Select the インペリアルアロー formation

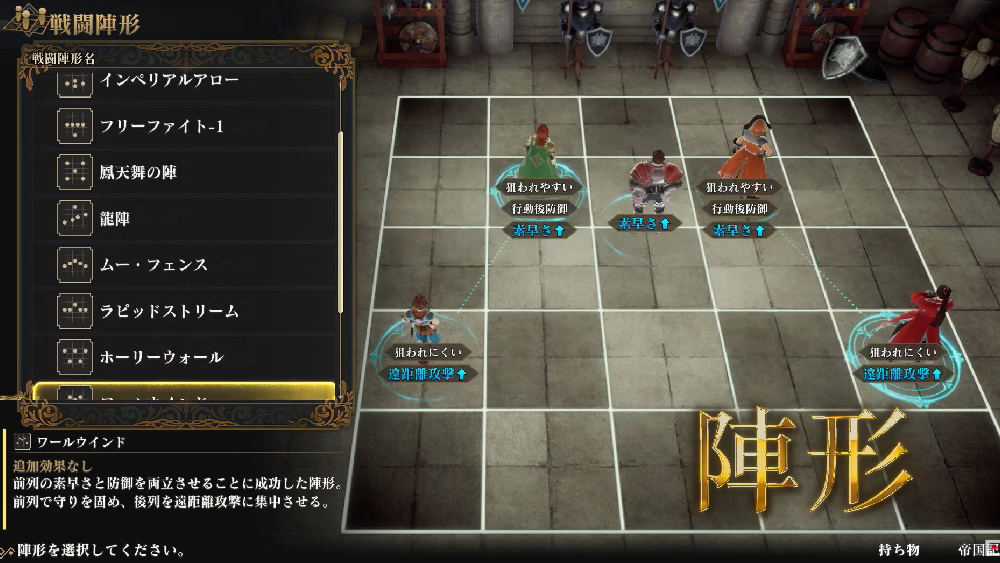tap(170, 81)
